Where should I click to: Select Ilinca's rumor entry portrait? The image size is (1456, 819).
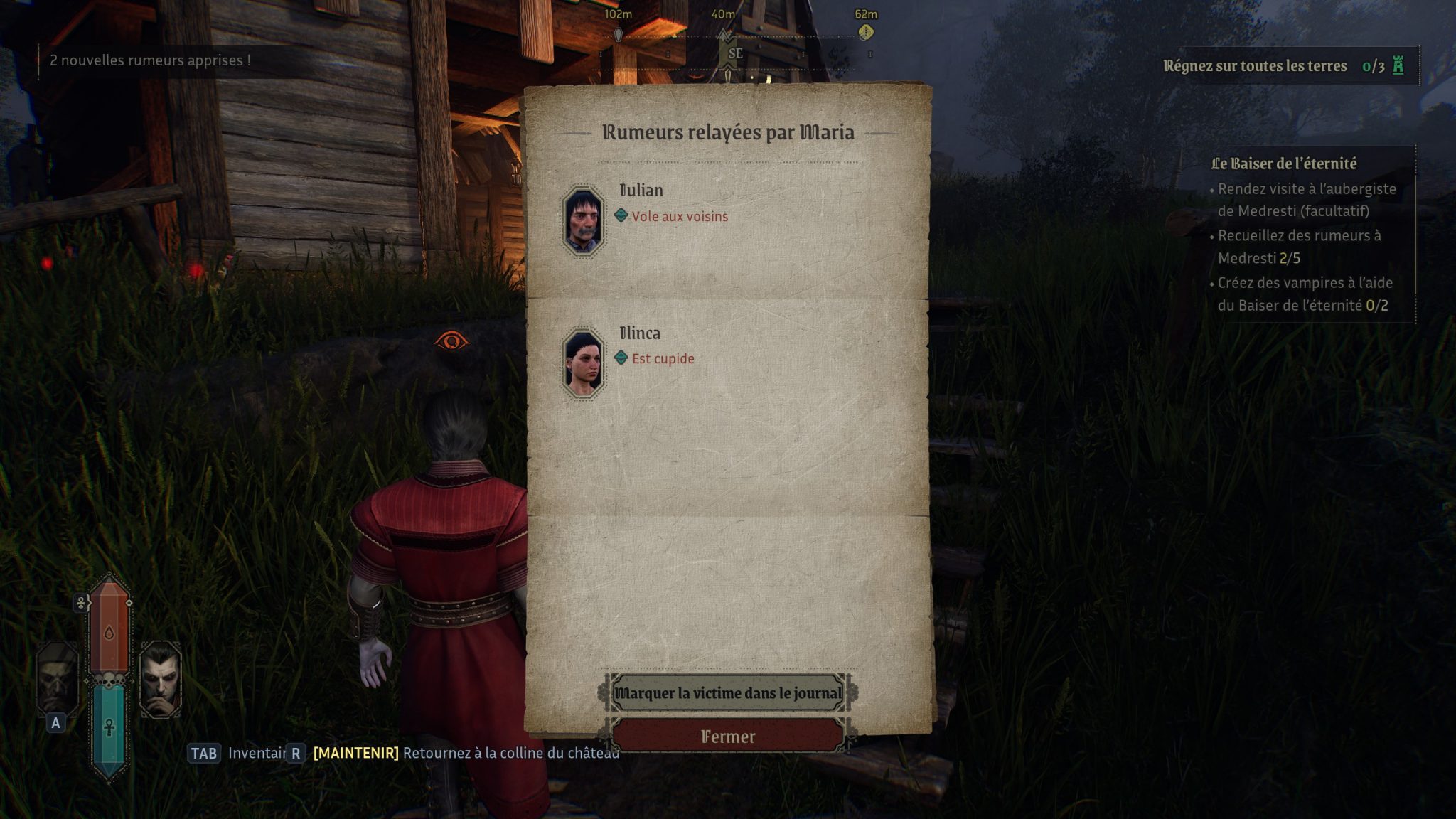pyautogui.click(x=583, y=363)
